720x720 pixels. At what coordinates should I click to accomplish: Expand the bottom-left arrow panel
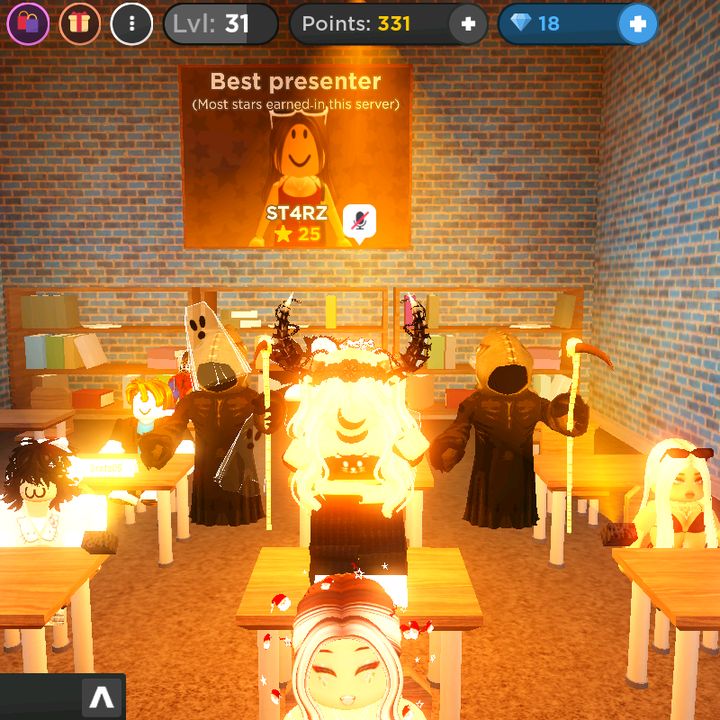[103, 697]
